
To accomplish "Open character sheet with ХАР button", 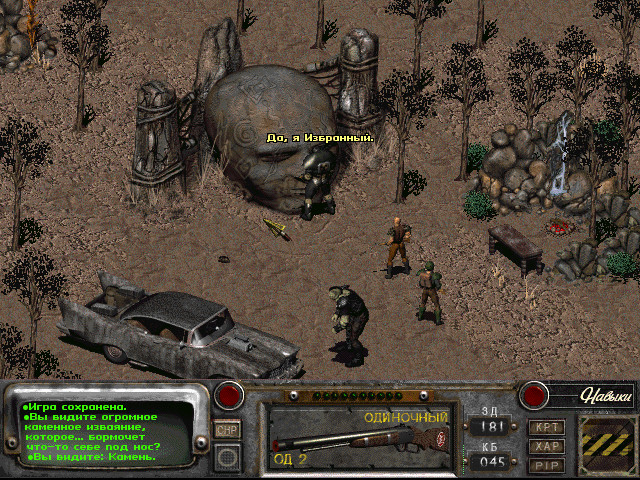I will coord(546,446).
